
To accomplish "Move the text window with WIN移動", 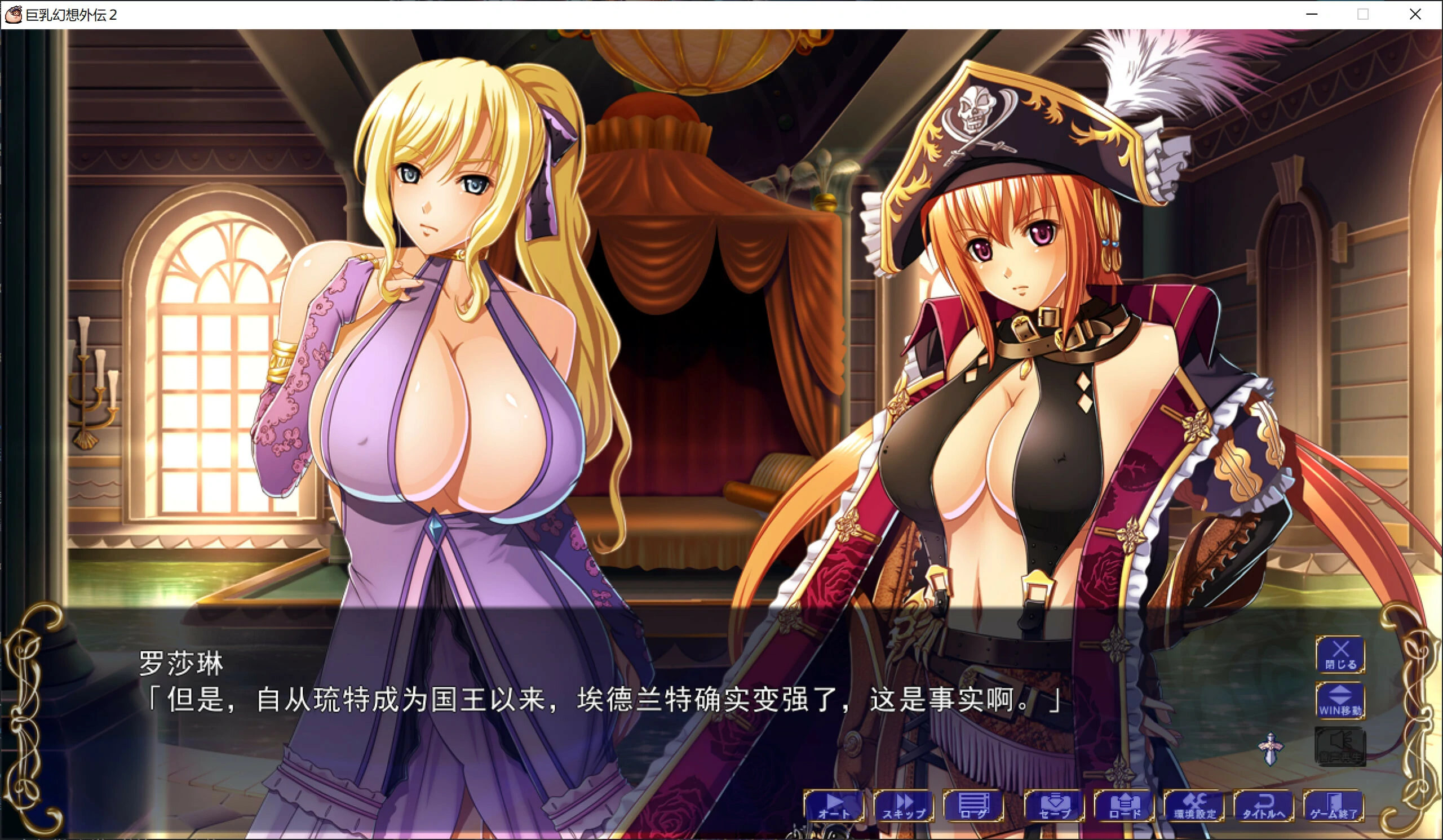I will (x=1340, y=701).
